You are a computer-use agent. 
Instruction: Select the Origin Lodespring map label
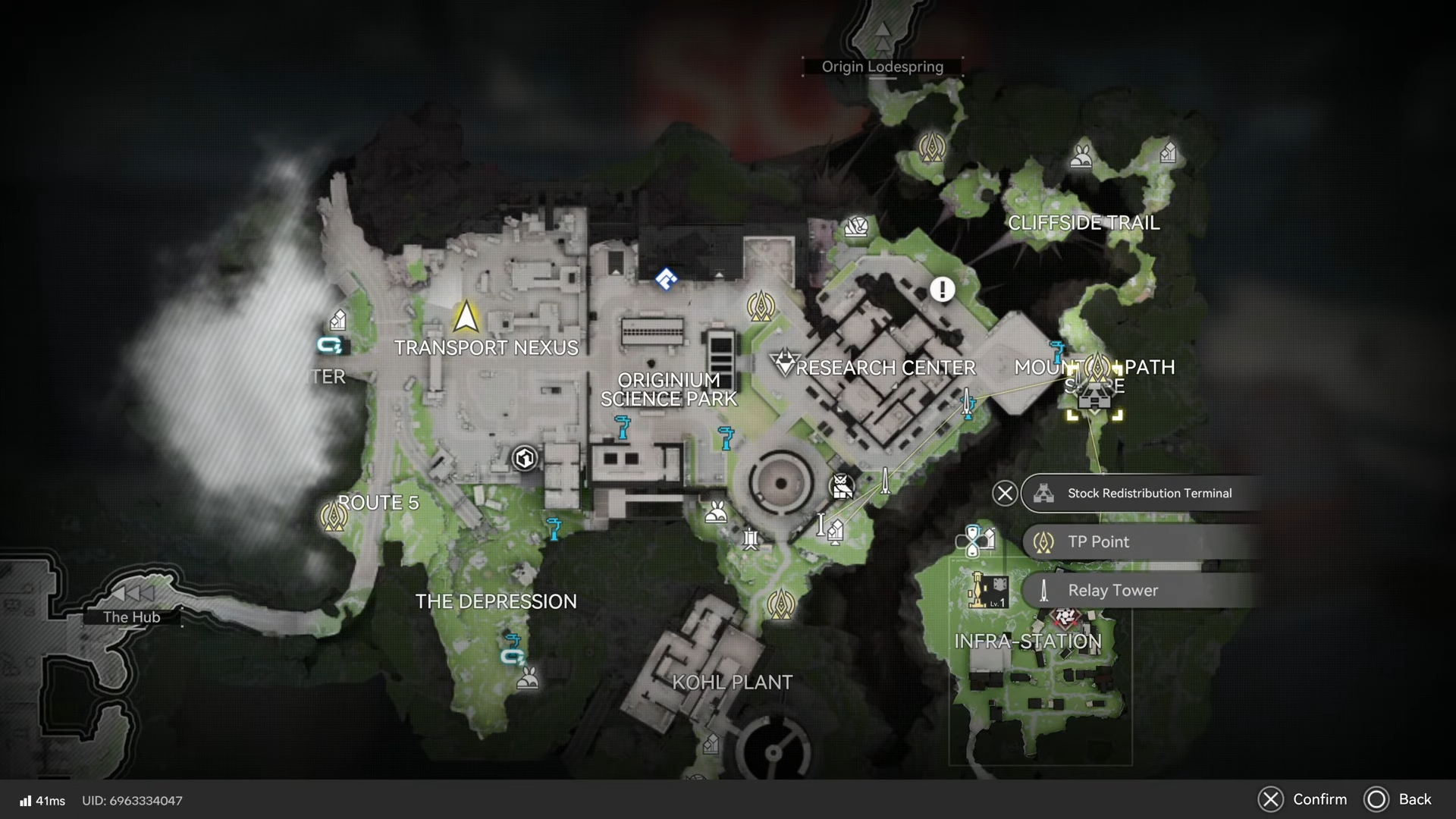(883, 67)
